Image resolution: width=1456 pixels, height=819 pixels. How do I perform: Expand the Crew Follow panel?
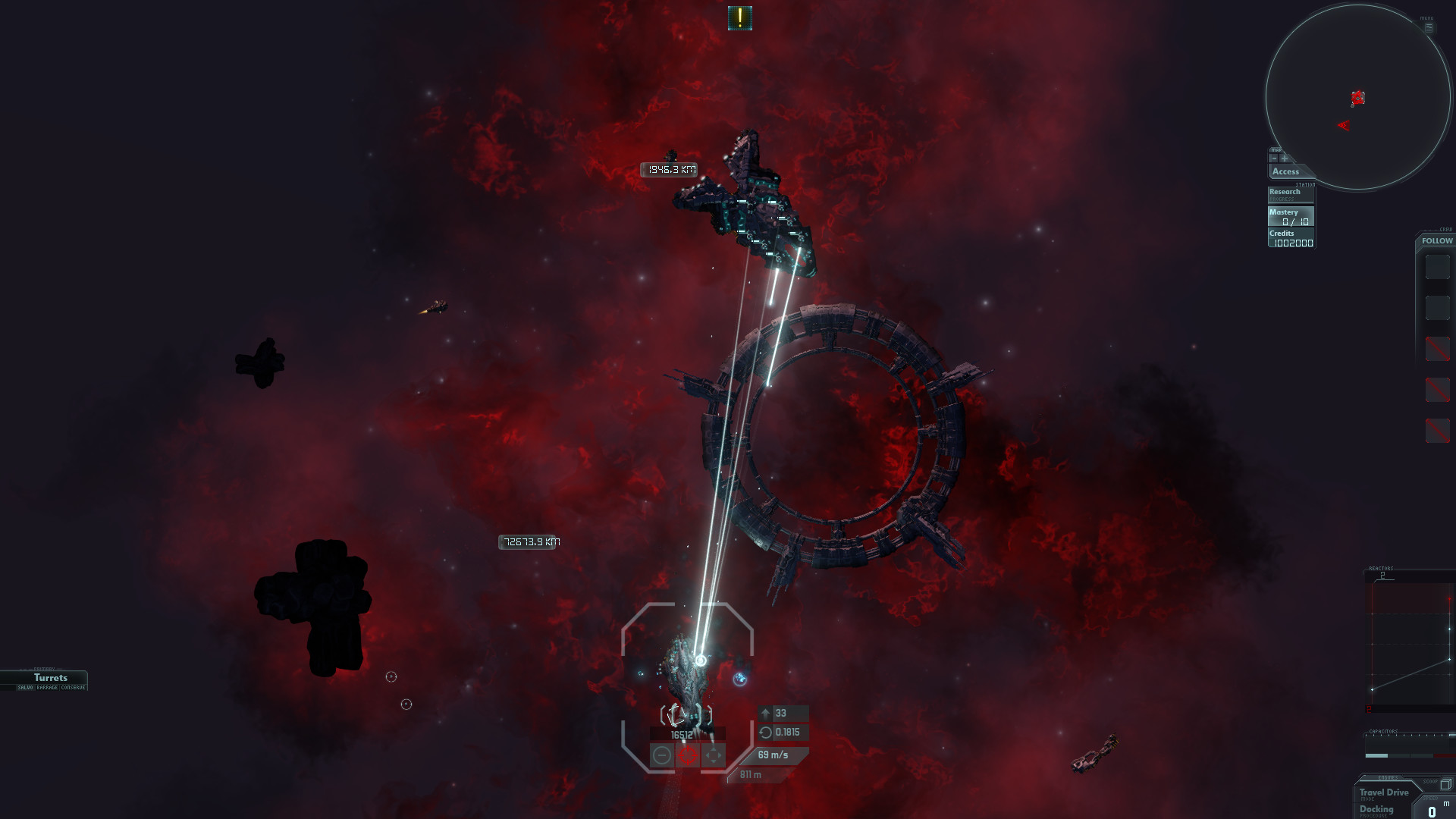pyautogui.click(x=1436, y=241)
